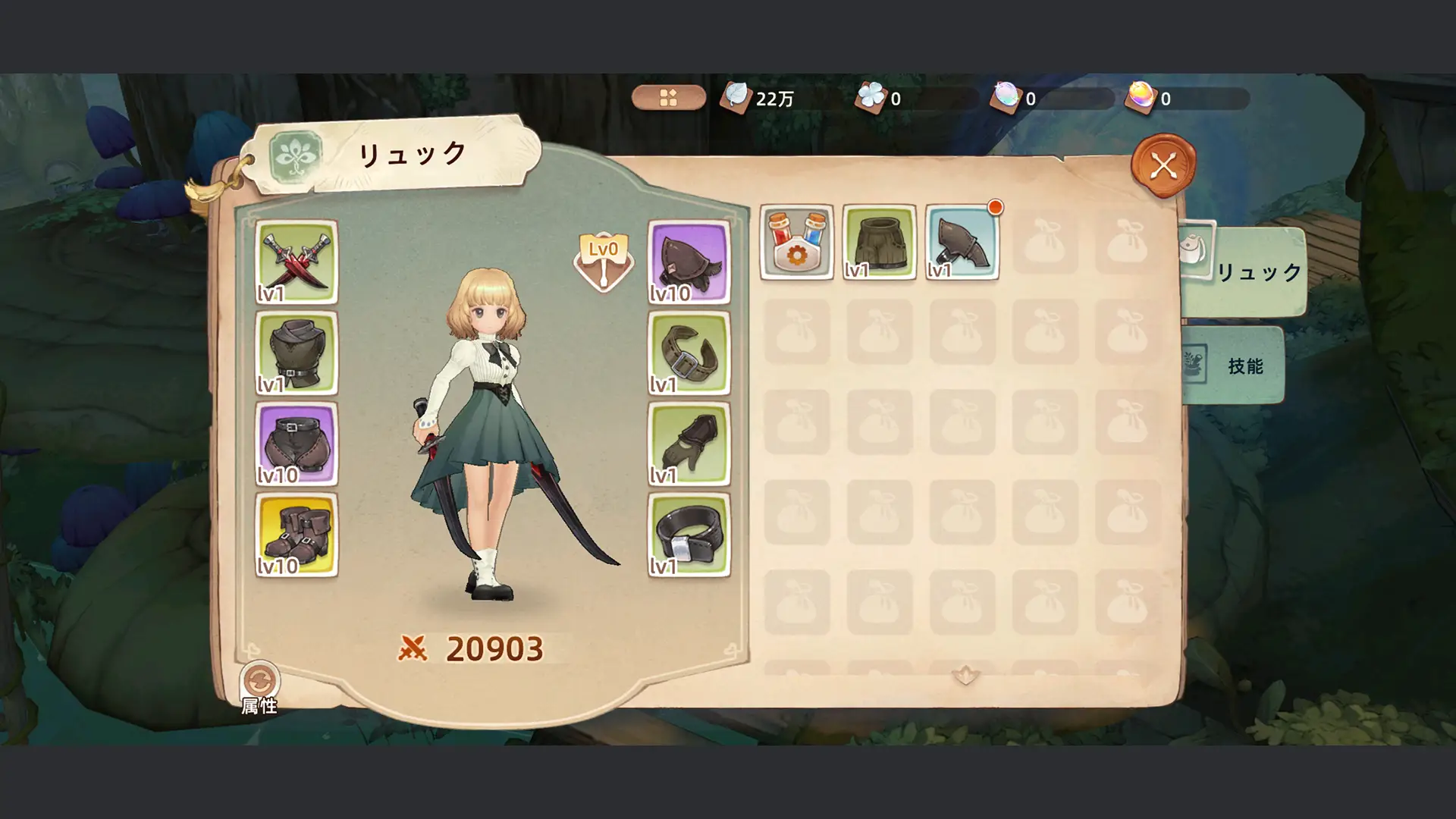Select the dual daggers weapon slot
Viewport: 1456px width, 819px height.
pos(297,262)
